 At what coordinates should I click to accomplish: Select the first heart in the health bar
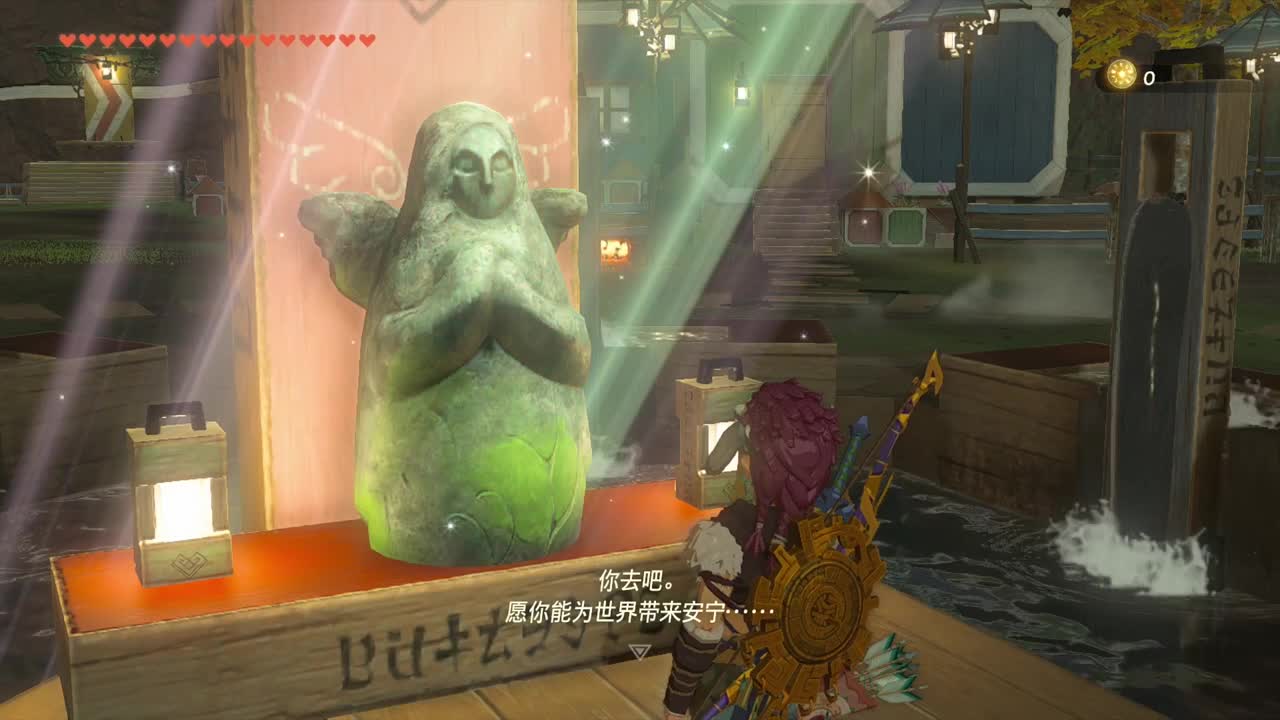pyautogui.click(x=68, y=40)
